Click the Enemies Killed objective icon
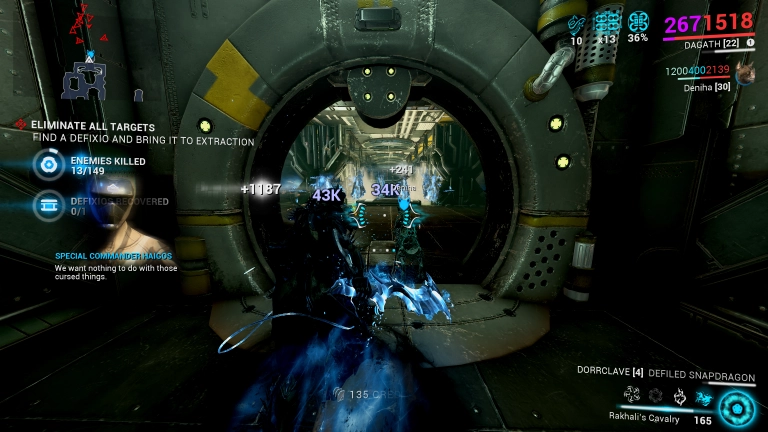Image resolution: width=768 pixels, height=432 pixels. [x=47, y=165]
